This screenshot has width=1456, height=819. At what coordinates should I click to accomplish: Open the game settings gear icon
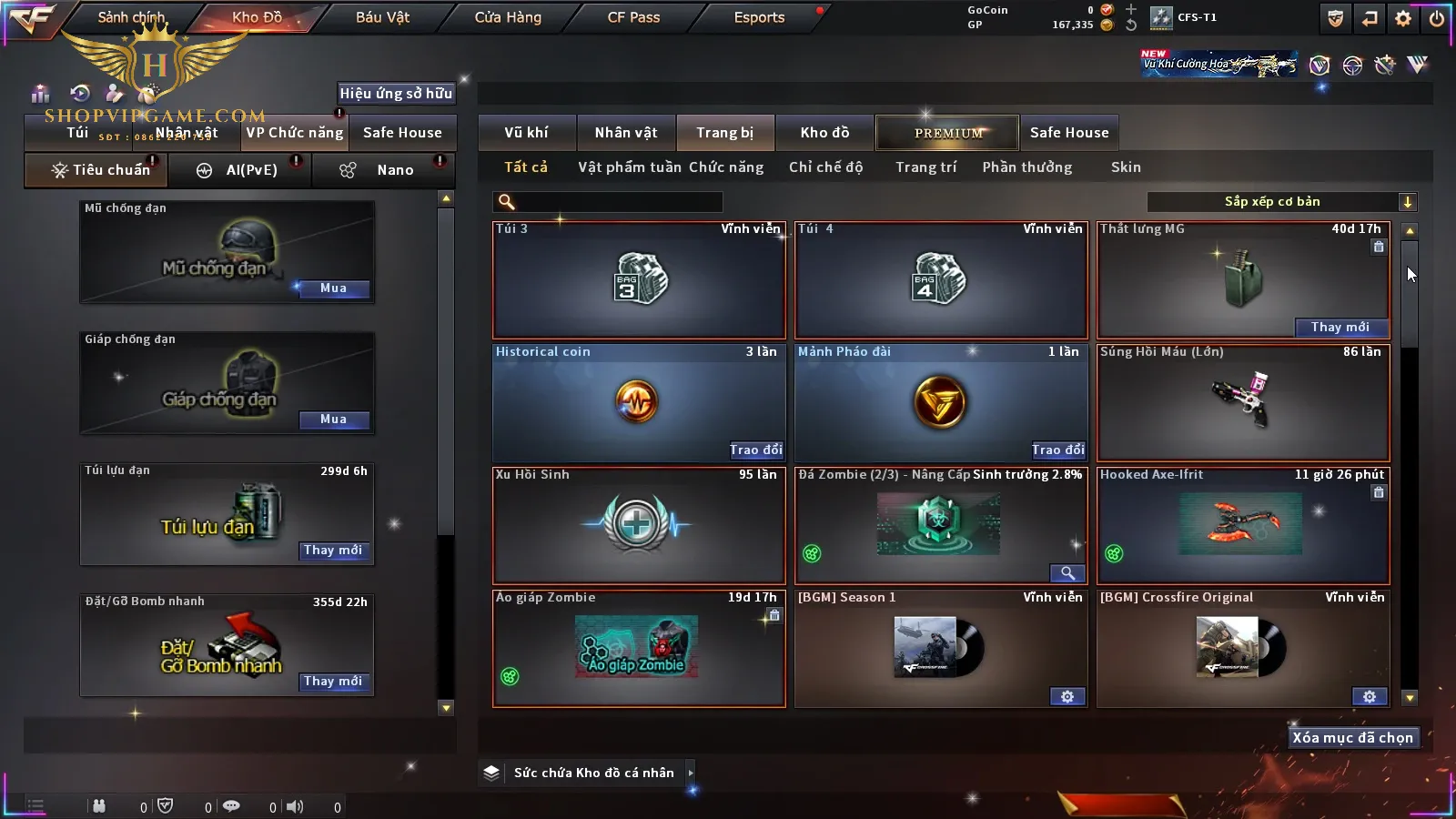pos(1403,18)
